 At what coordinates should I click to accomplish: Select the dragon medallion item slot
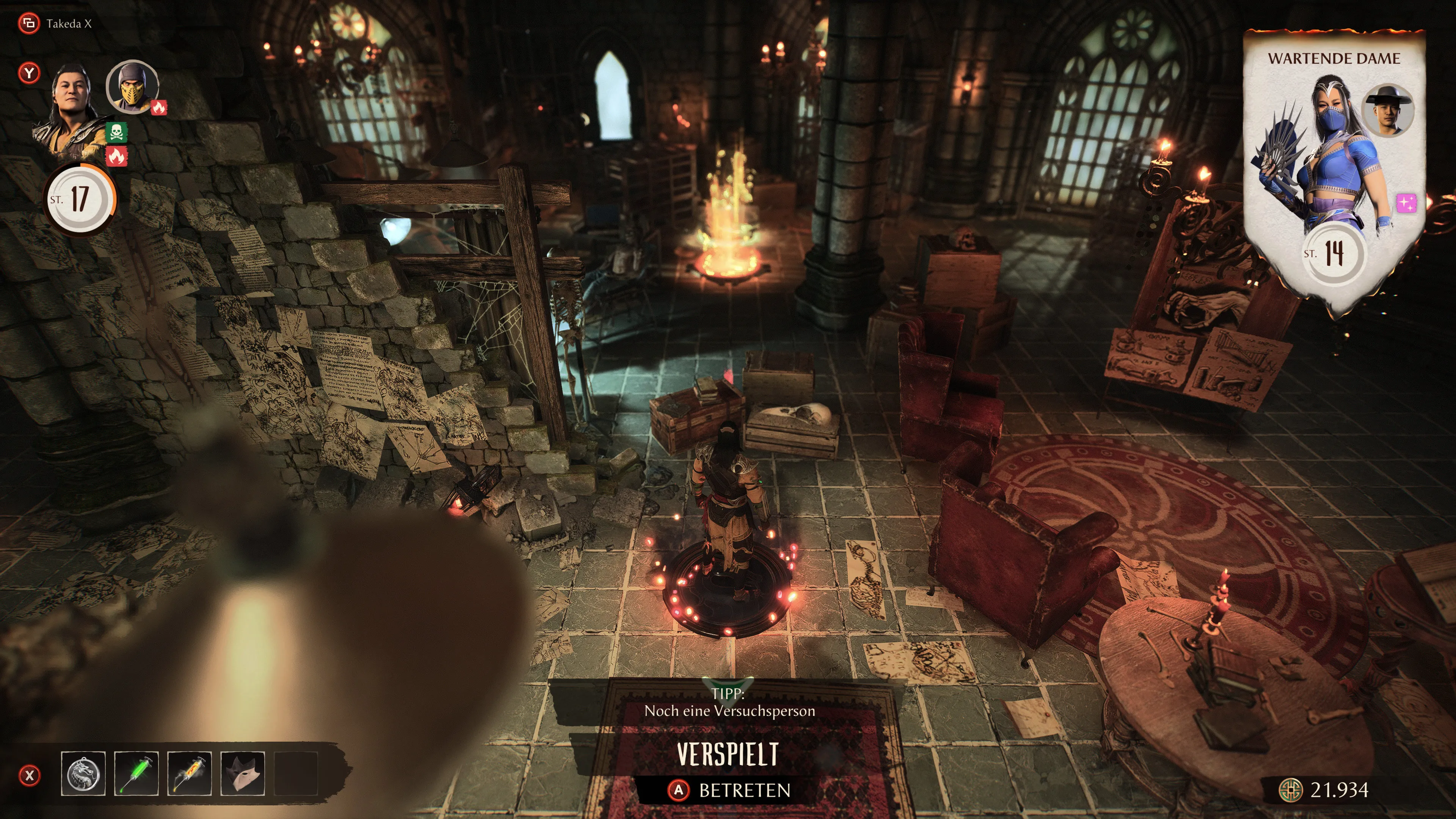[x=83, y=773]
